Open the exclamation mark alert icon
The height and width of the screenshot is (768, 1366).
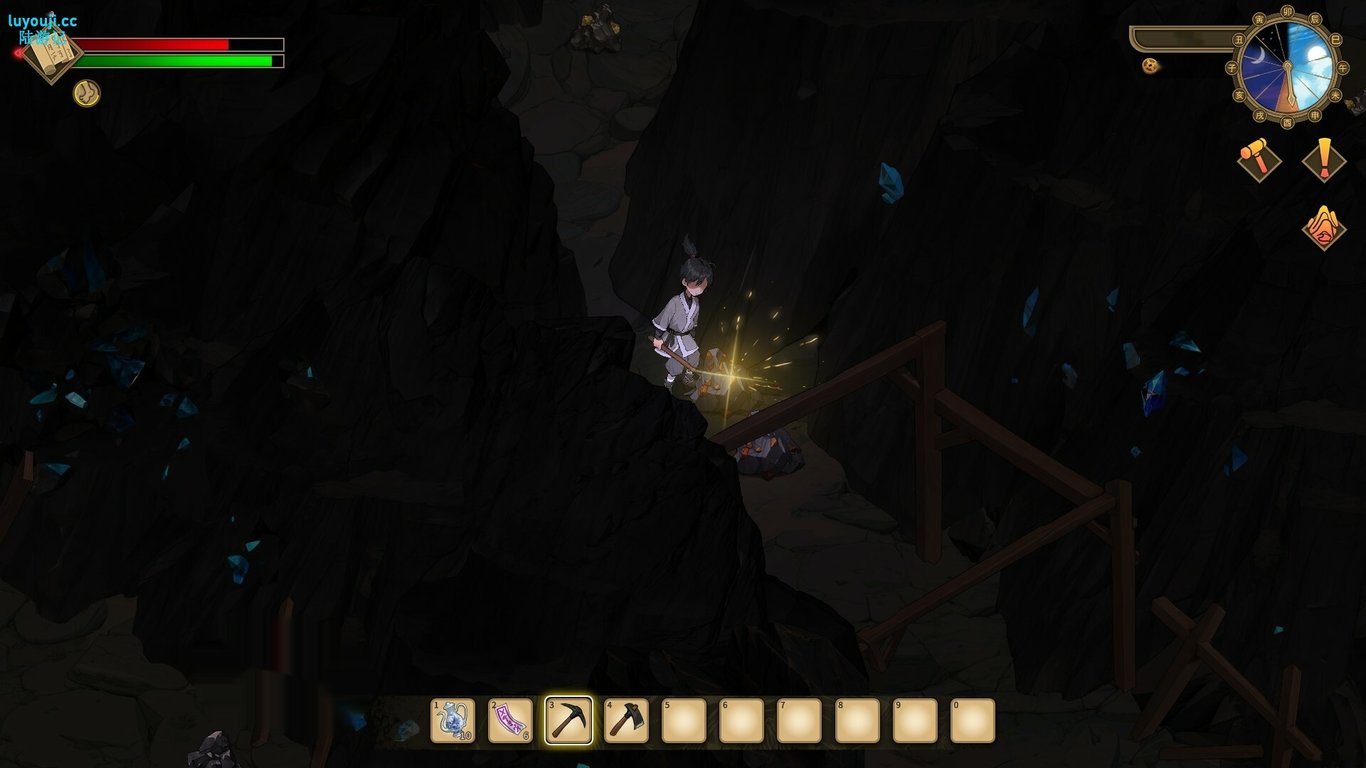1324,159
